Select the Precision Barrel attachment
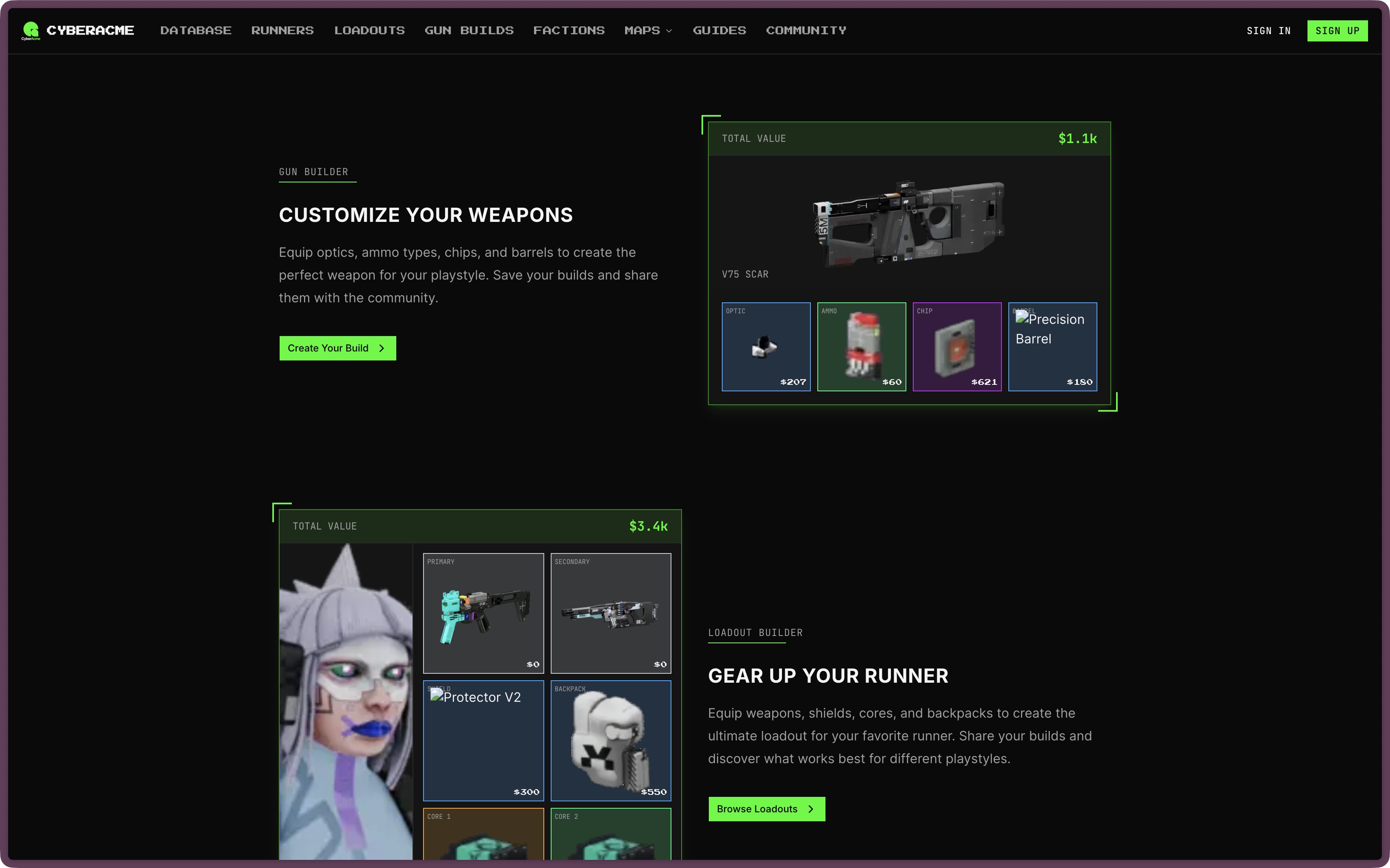The width and height of the screenshot is (1390, 868). tap(1052, 347)
